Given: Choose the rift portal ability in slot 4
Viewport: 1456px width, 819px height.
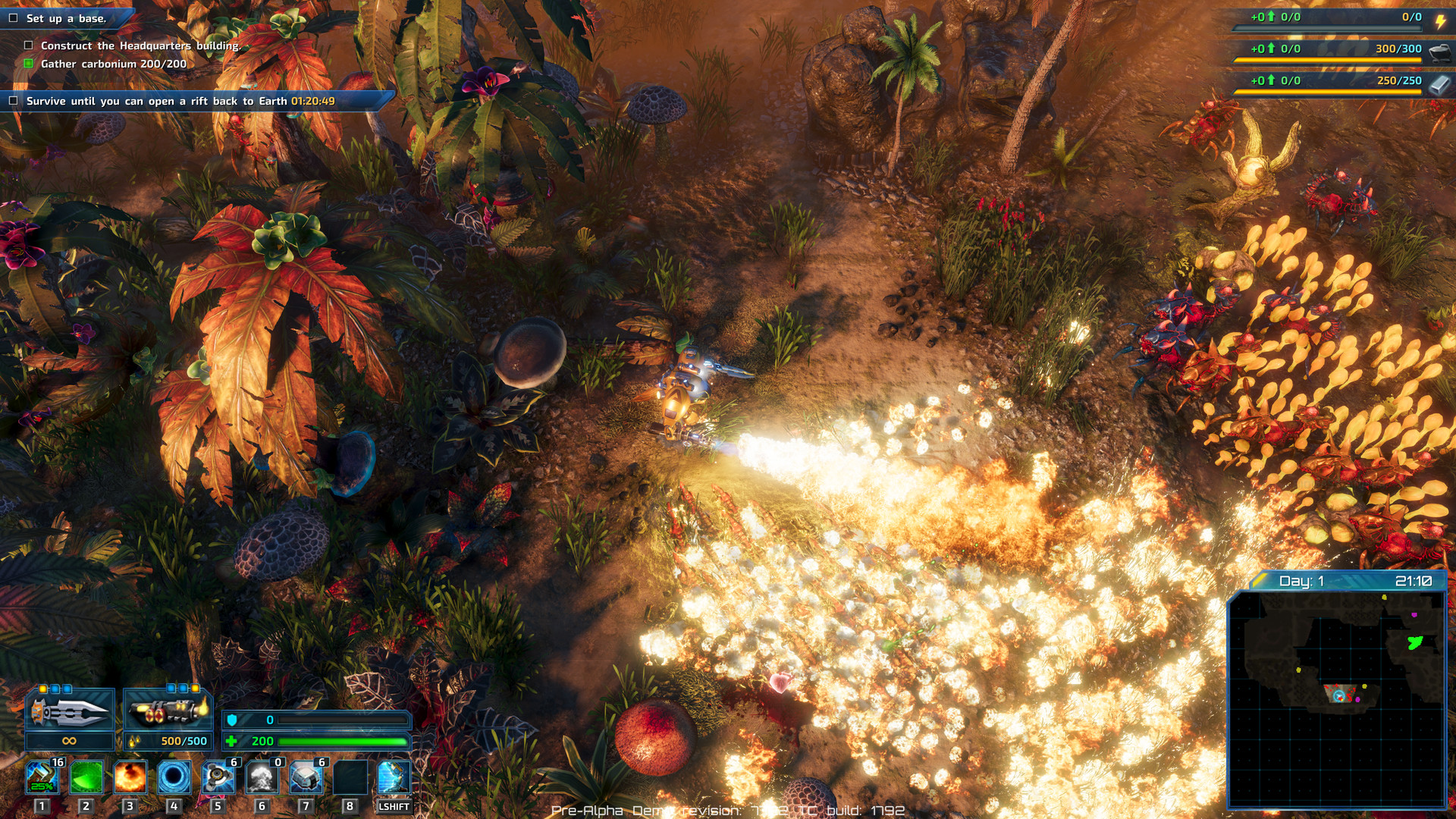Looking at the screenshot, I should (175, 777).
